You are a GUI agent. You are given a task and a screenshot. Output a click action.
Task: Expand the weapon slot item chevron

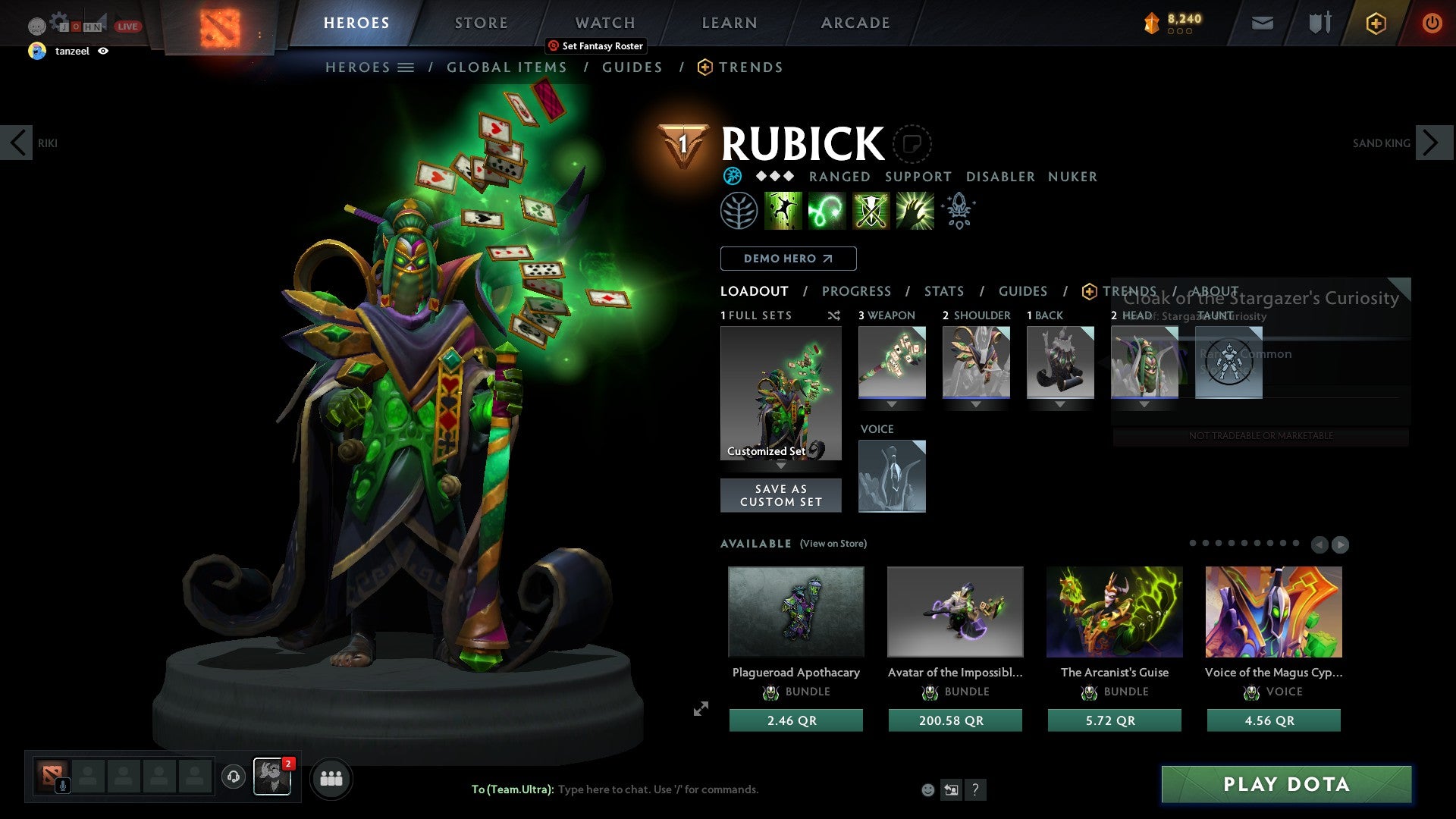click(x=892, y=404)
